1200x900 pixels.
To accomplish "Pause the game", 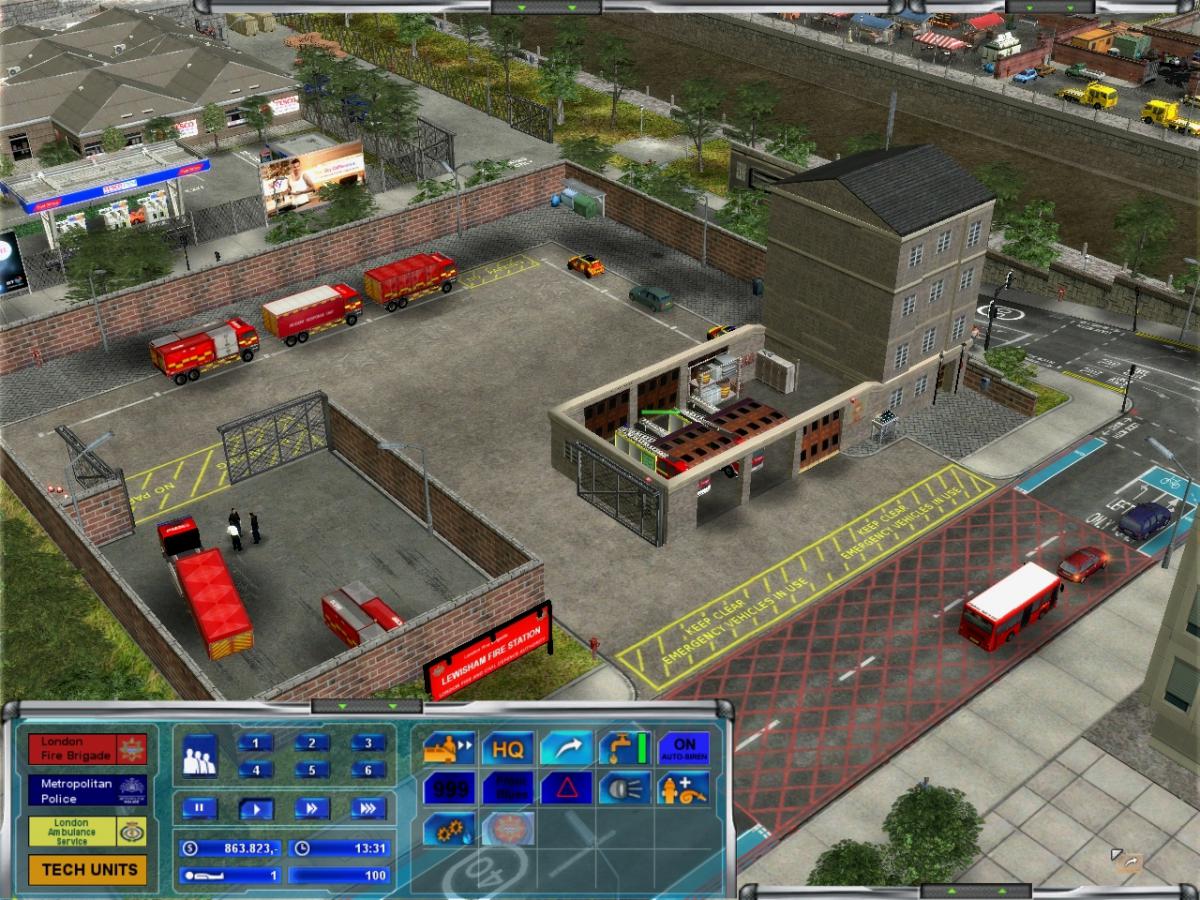I will pyautogui.click(x=199, y=808).
